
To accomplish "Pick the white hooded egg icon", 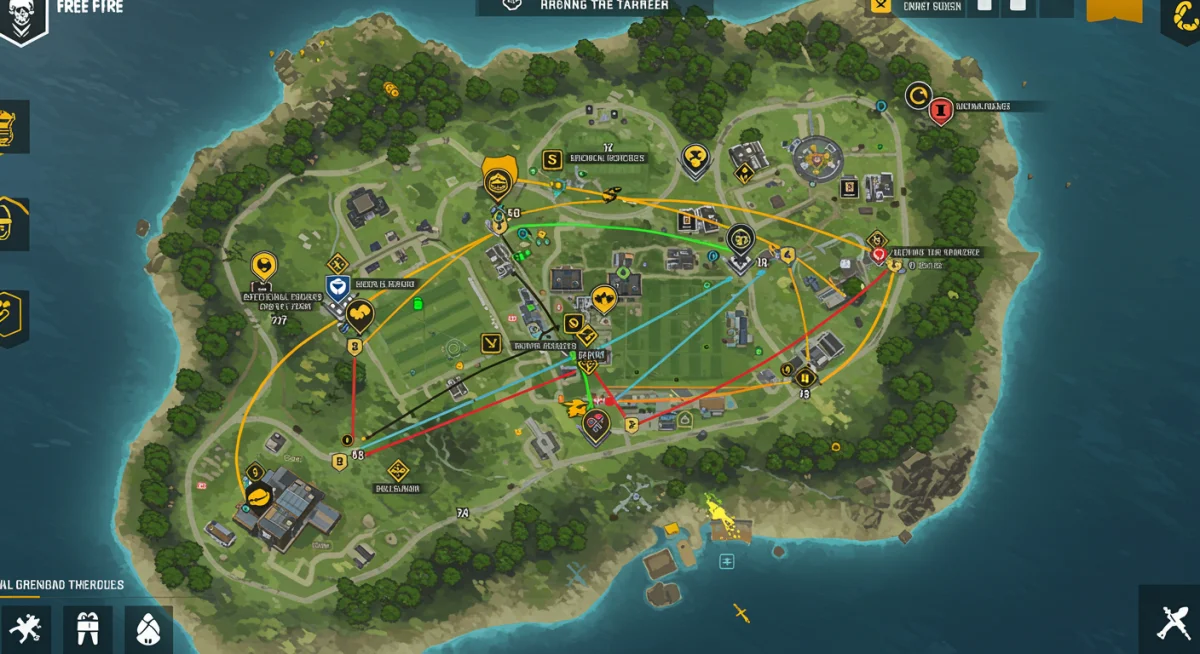I will [149, 629].
